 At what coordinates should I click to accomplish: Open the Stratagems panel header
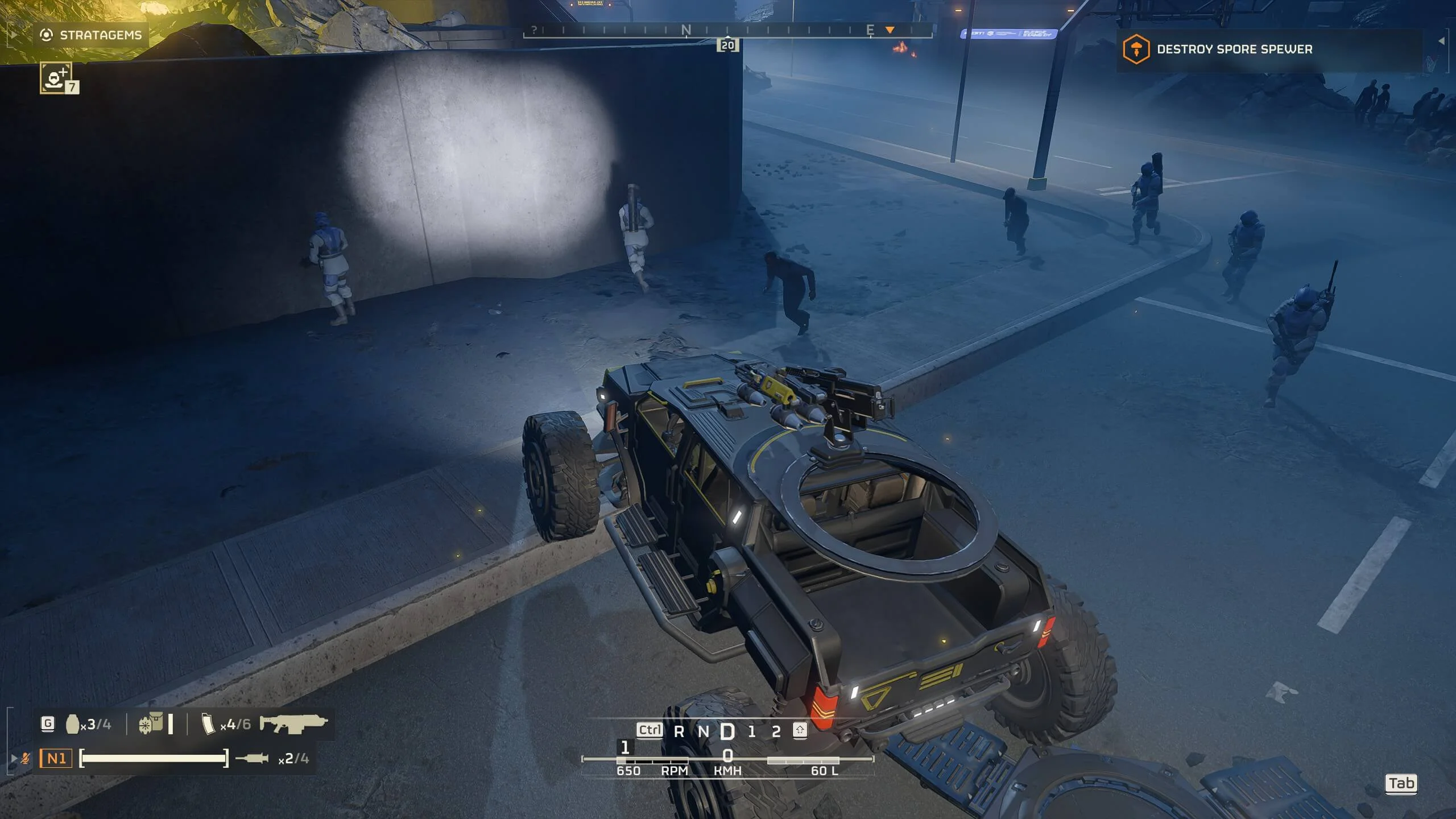point(91,35)
